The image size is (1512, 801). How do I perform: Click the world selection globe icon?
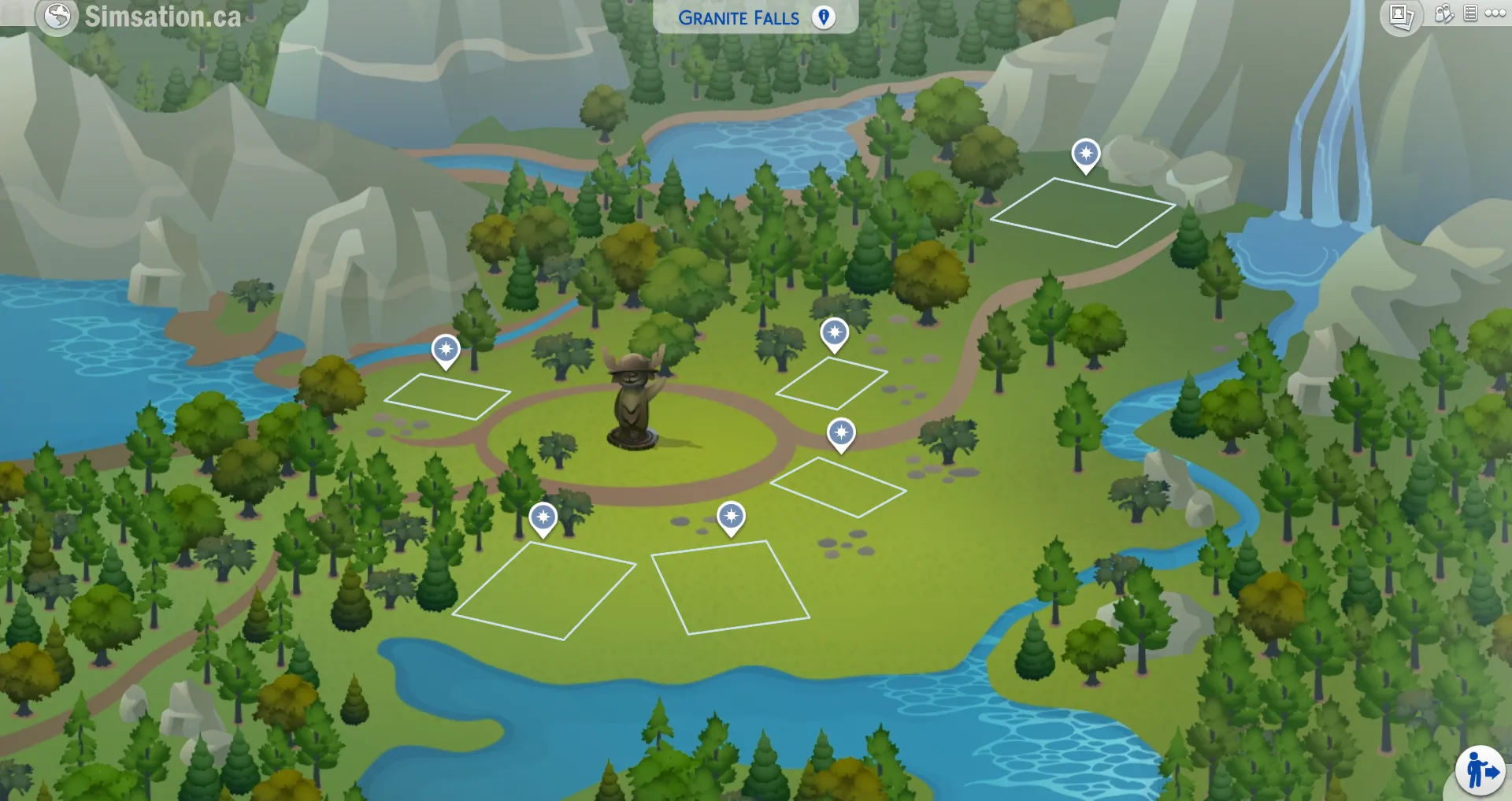(55, 16)
